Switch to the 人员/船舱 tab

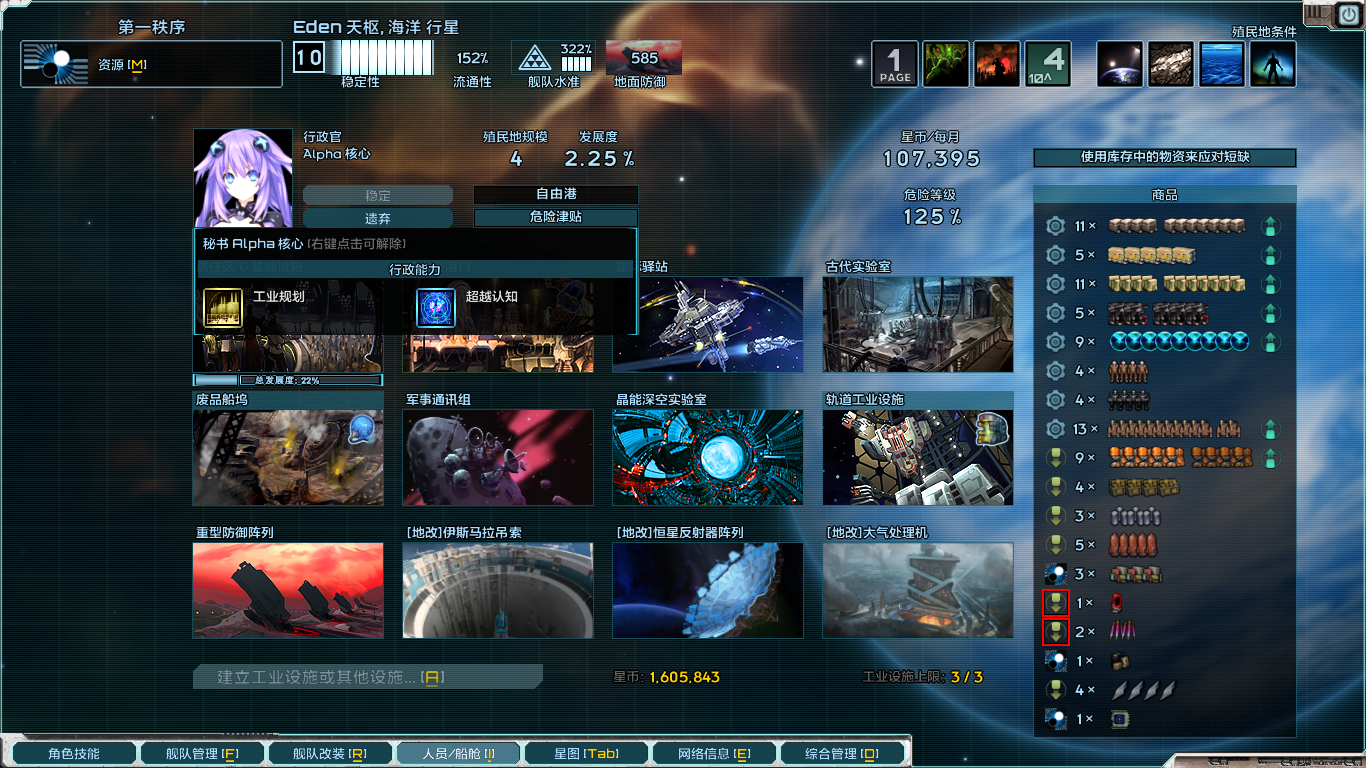click(458, 751)
